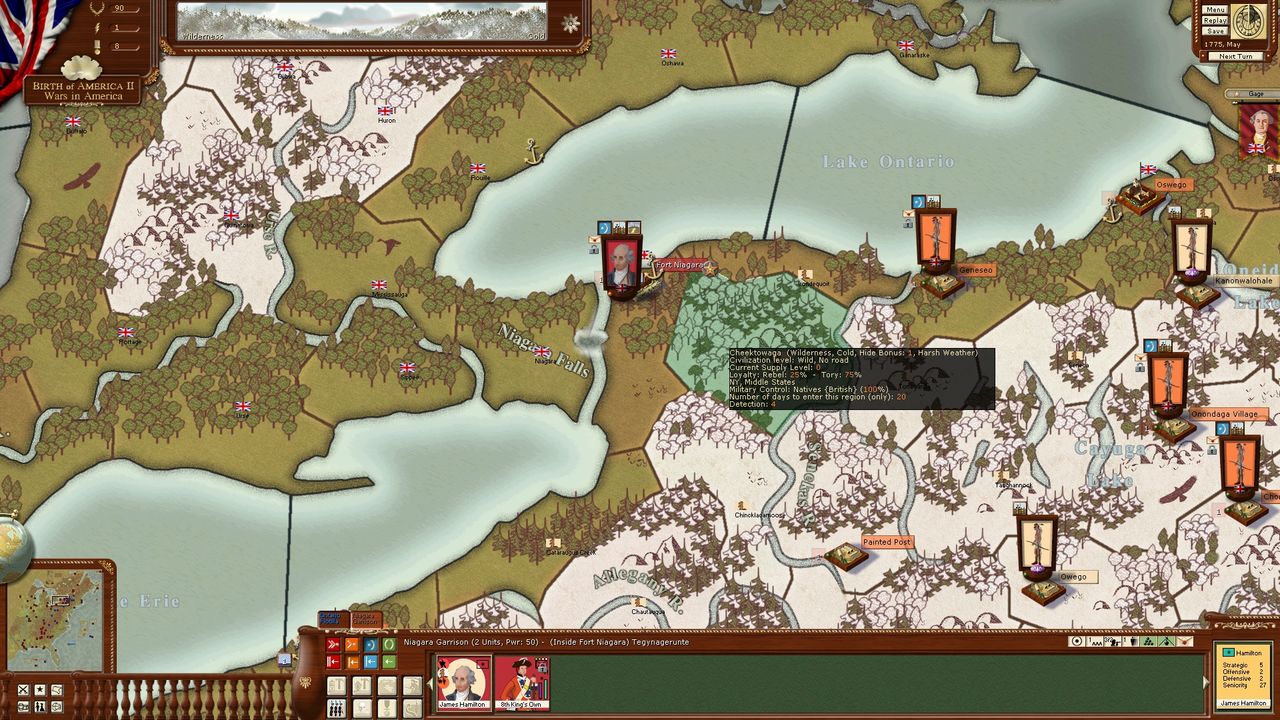Select James Hamilton unit card
The height and width of the screenshot is (720, 1280).
pos(463,682)
